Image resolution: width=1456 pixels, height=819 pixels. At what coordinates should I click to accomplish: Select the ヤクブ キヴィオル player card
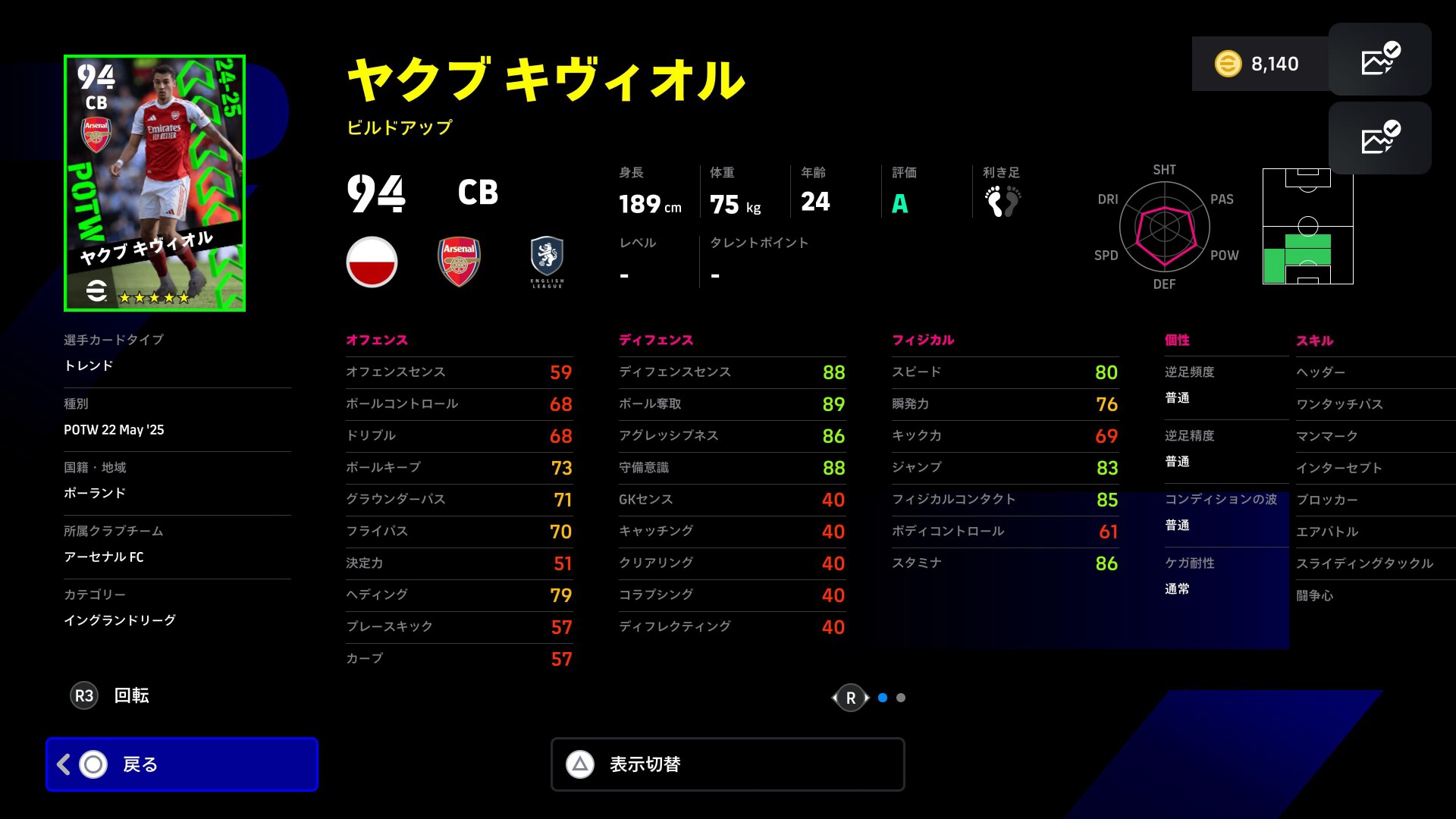tap(155, 183)
